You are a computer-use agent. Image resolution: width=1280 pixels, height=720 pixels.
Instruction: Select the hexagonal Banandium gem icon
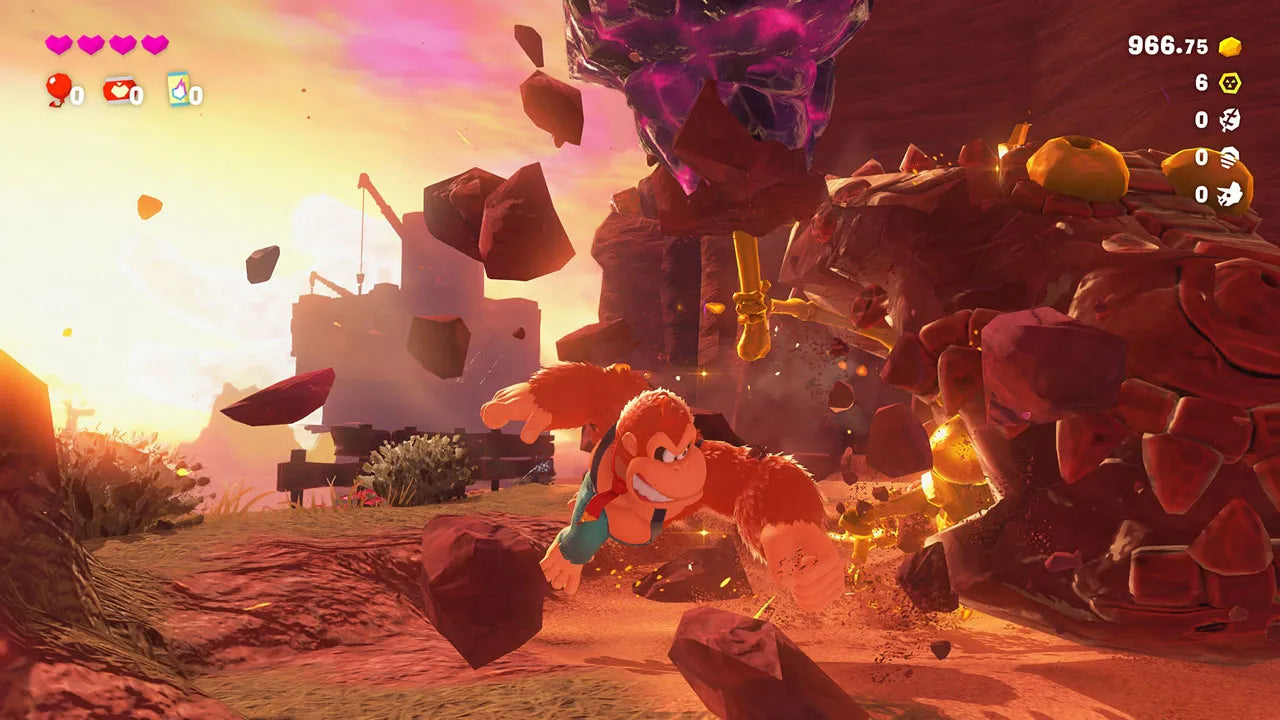(1230, 82)
